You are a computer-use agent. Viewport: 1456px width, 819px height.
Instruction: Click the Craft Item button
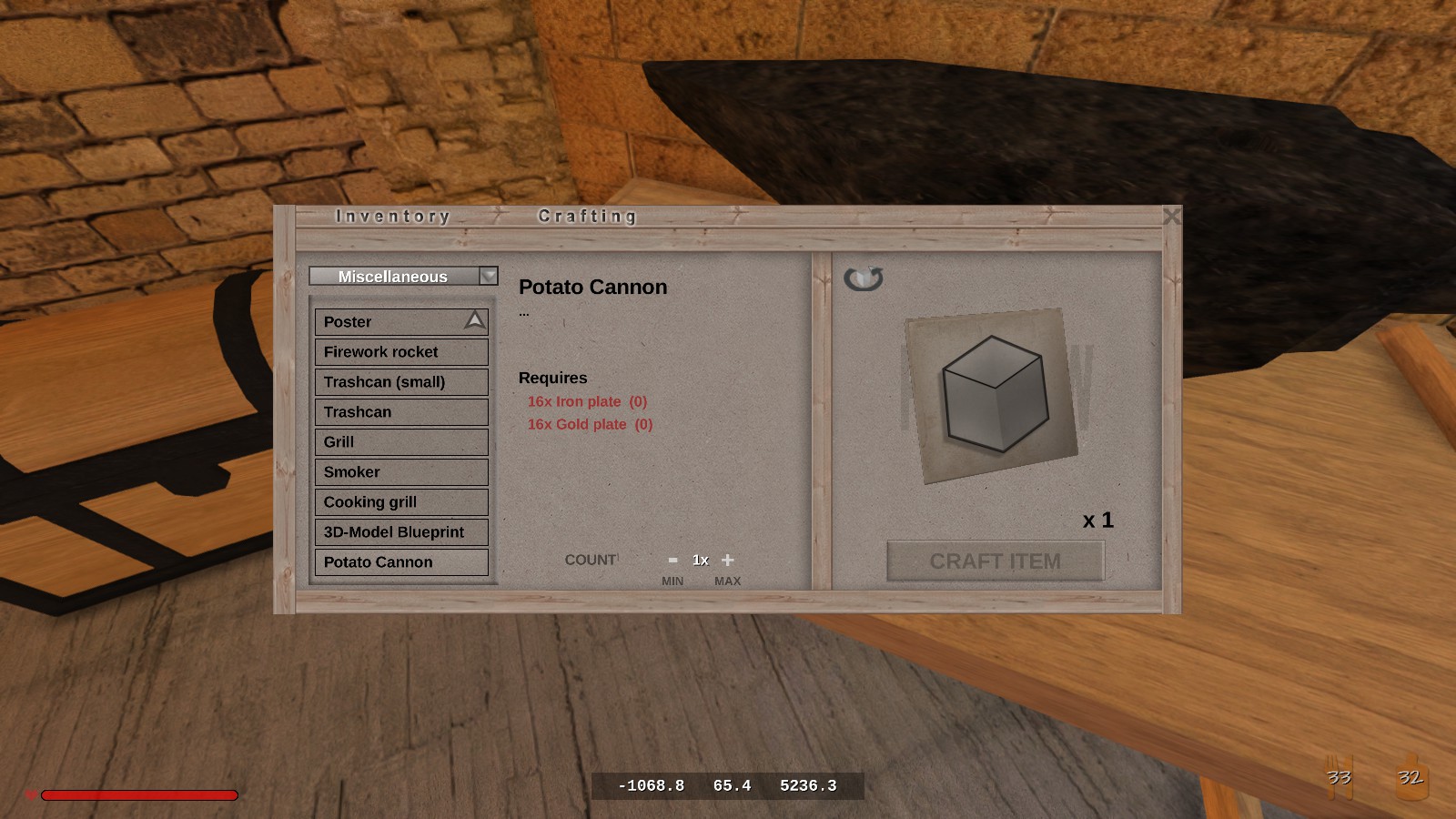point(995,561)
